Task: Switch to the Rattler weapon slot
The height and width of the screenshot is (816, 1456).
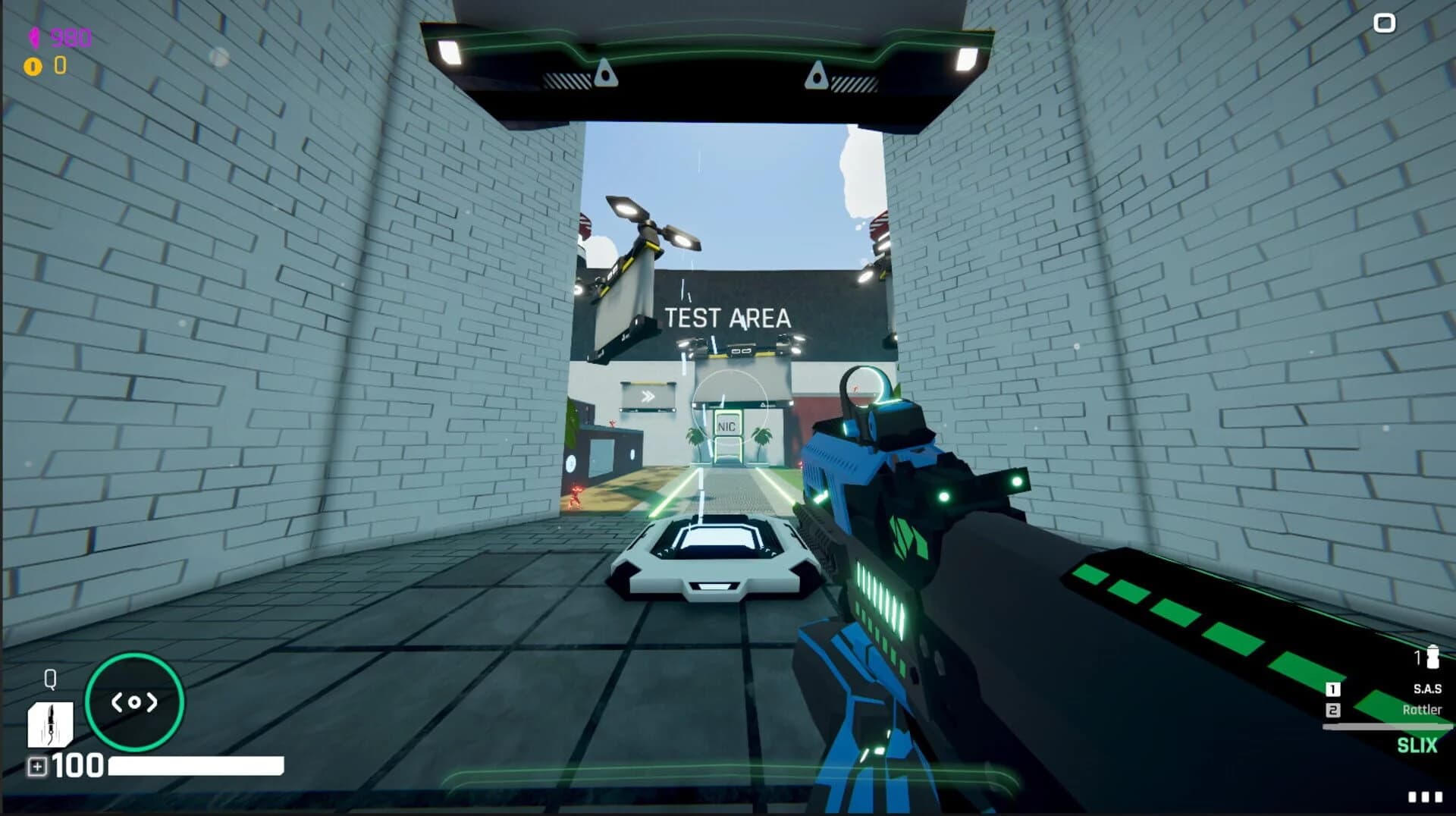Action: pos(1421,710)
